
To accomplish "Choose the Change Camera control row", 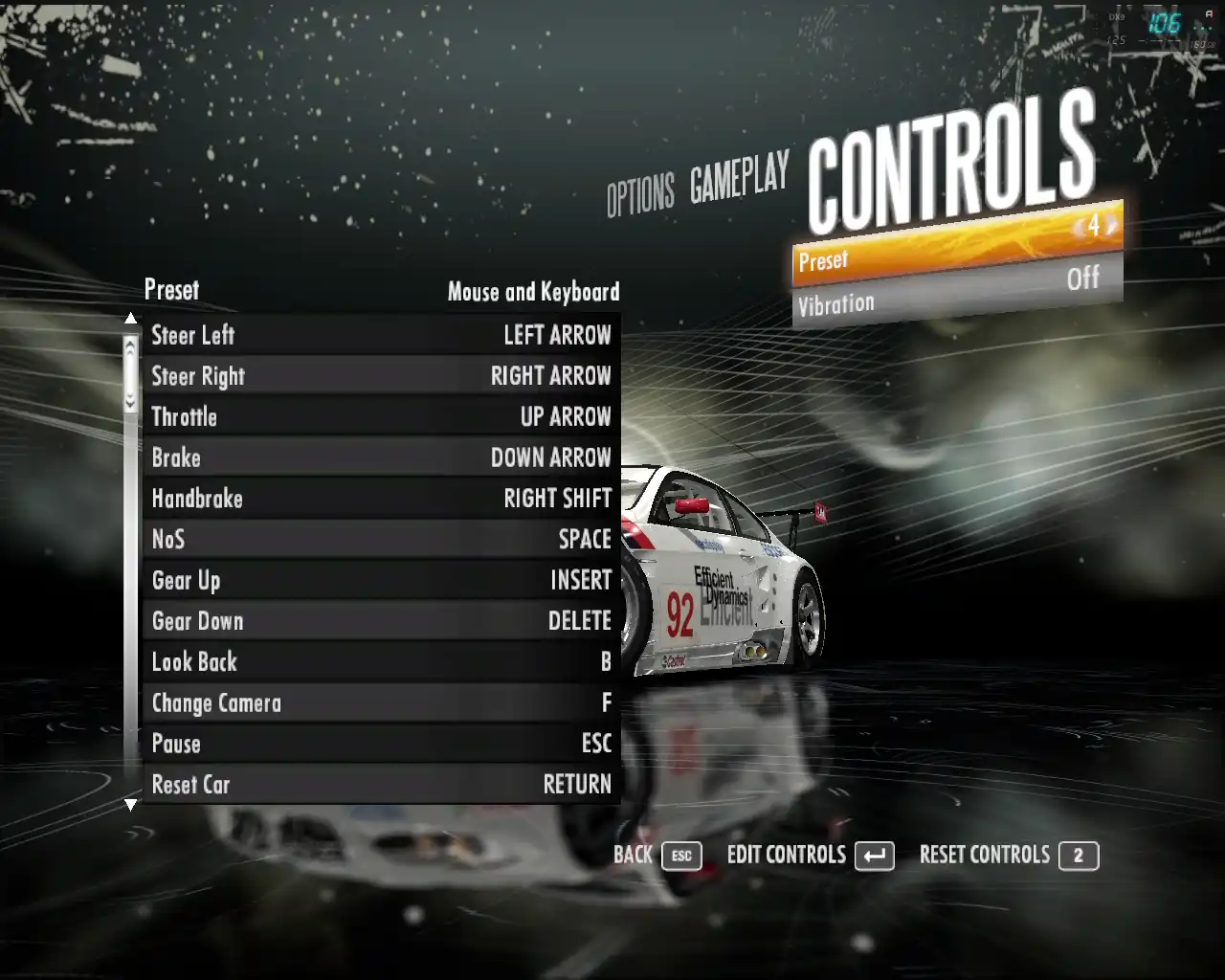I will [x=381, y=702].
